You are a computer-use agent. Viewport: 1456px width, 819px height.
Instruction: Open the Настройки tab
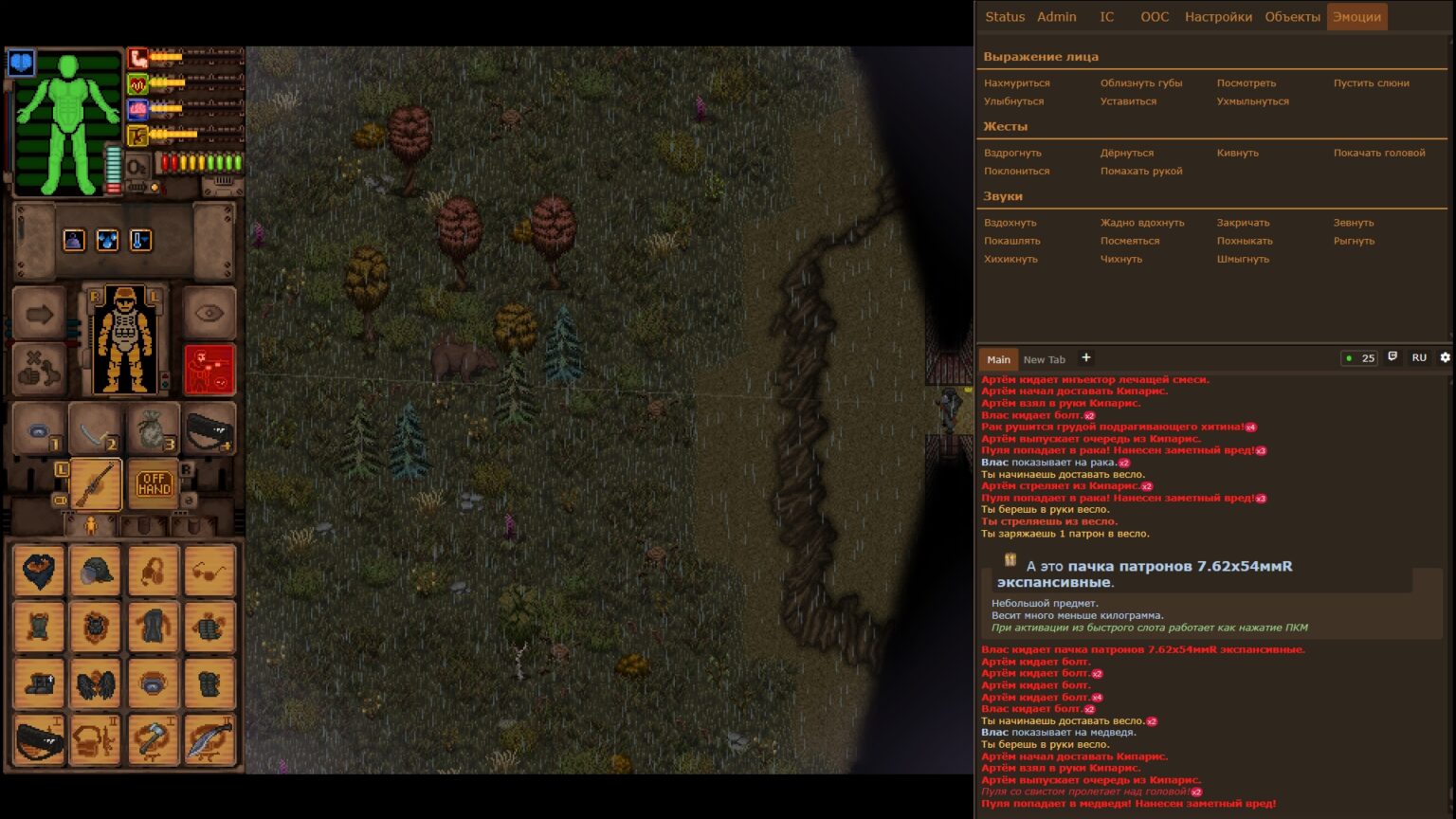coord(1218,17)
